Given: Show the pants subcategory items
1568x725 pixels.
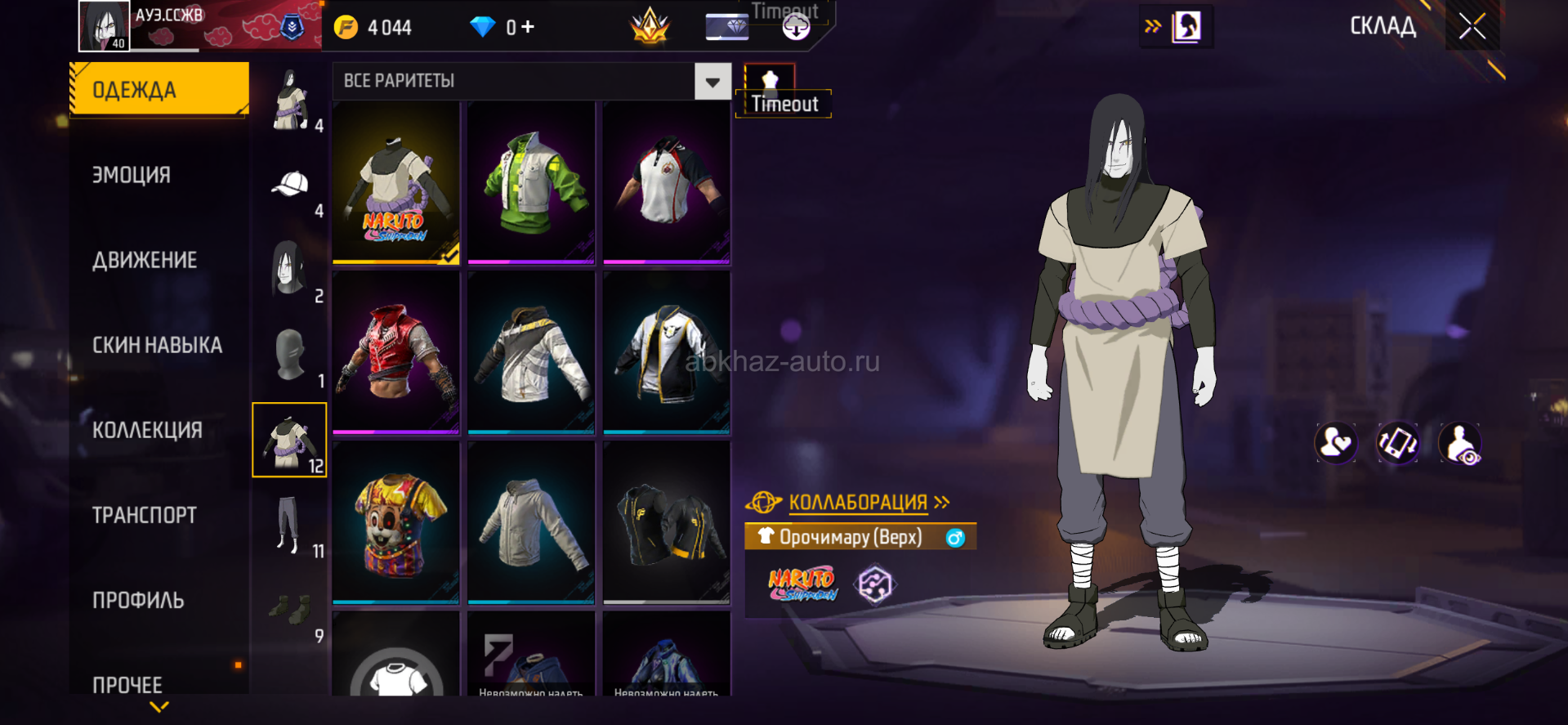Looking at the screenshot, I should (x=288, y=525).
